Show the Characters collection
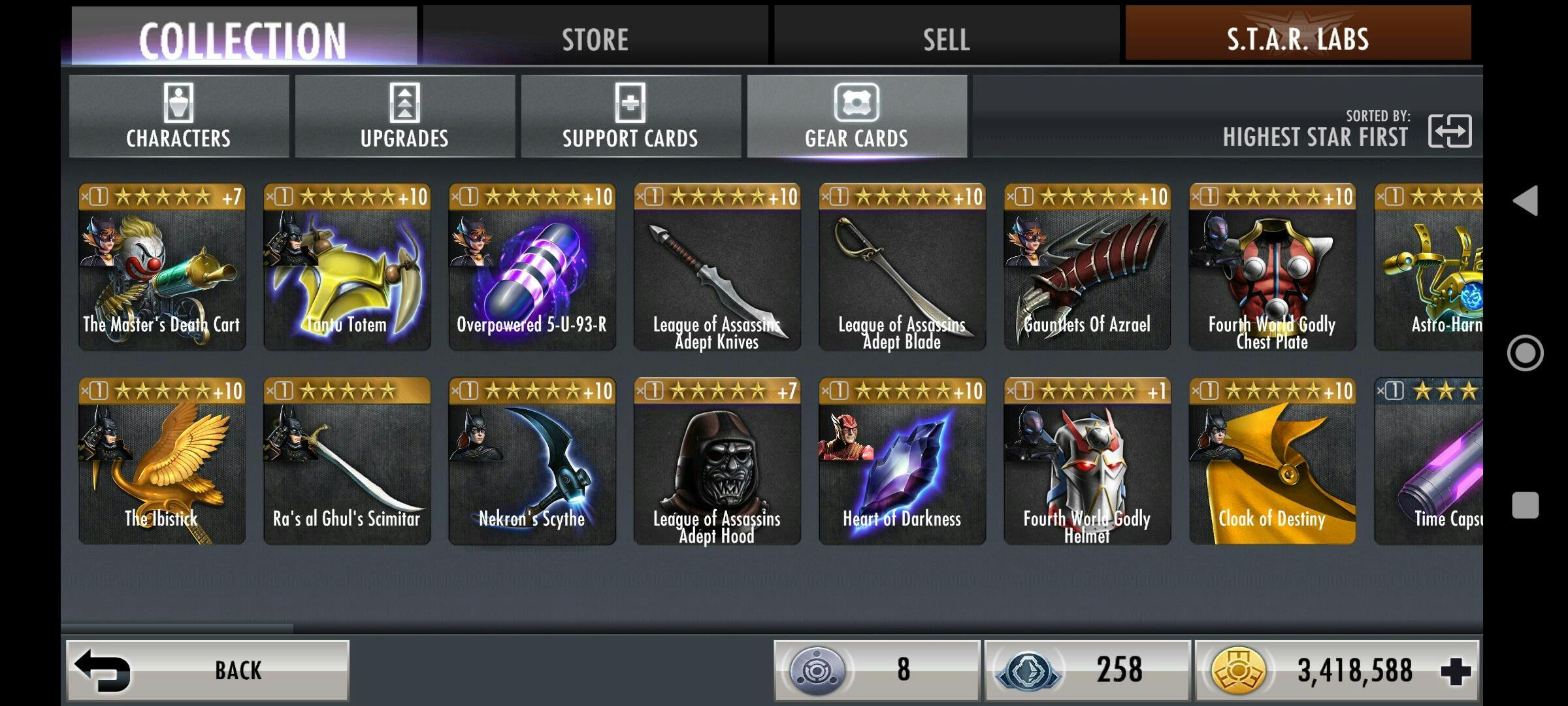1568x706 pixels. tap(178, 116)
